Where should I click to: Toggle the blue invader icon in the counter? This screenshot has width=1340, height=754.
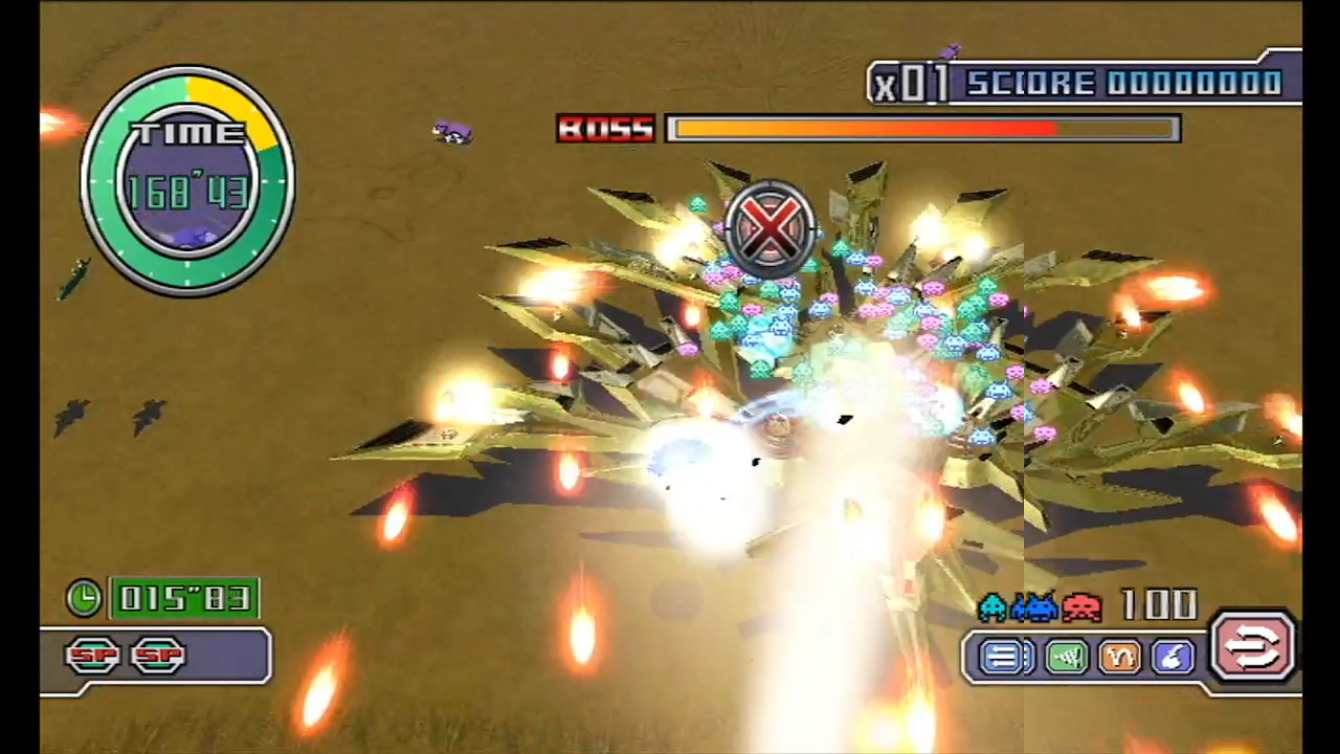pyautogui.click(x=1035, y=608)
